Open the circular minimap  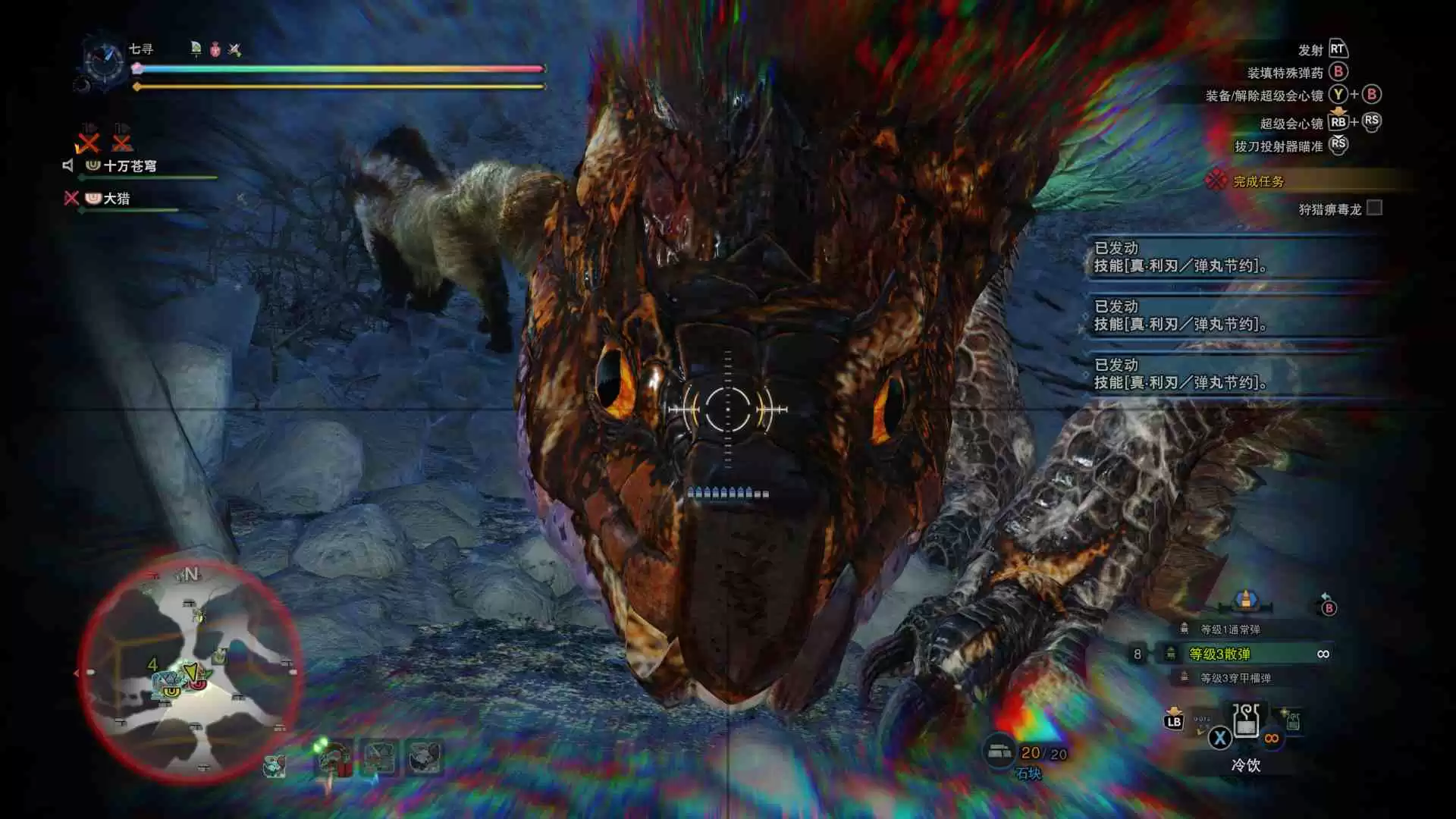click(x=190, y=671)
